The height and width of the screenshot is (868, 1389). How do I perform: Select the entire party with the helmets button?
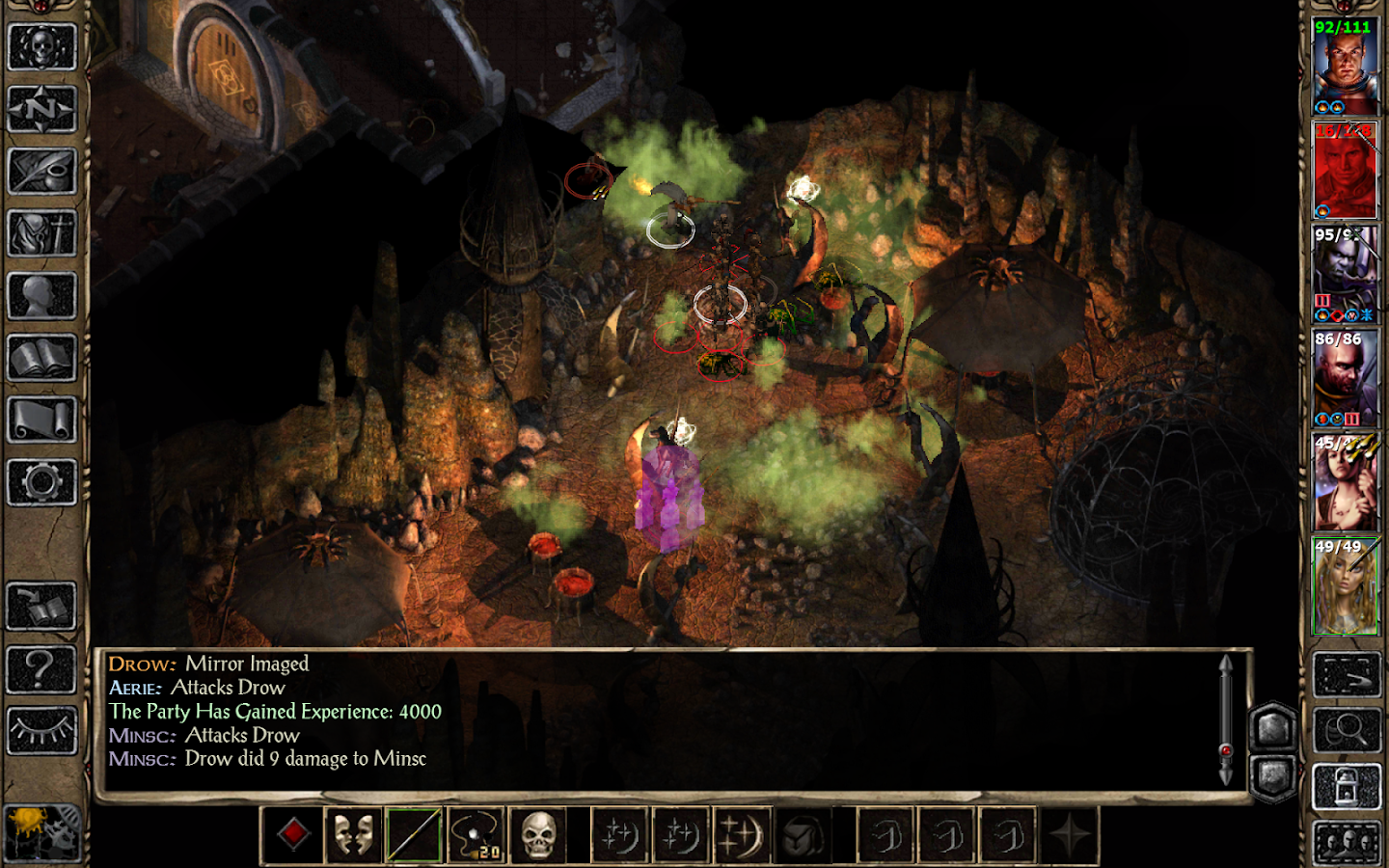pos(1347,844)
